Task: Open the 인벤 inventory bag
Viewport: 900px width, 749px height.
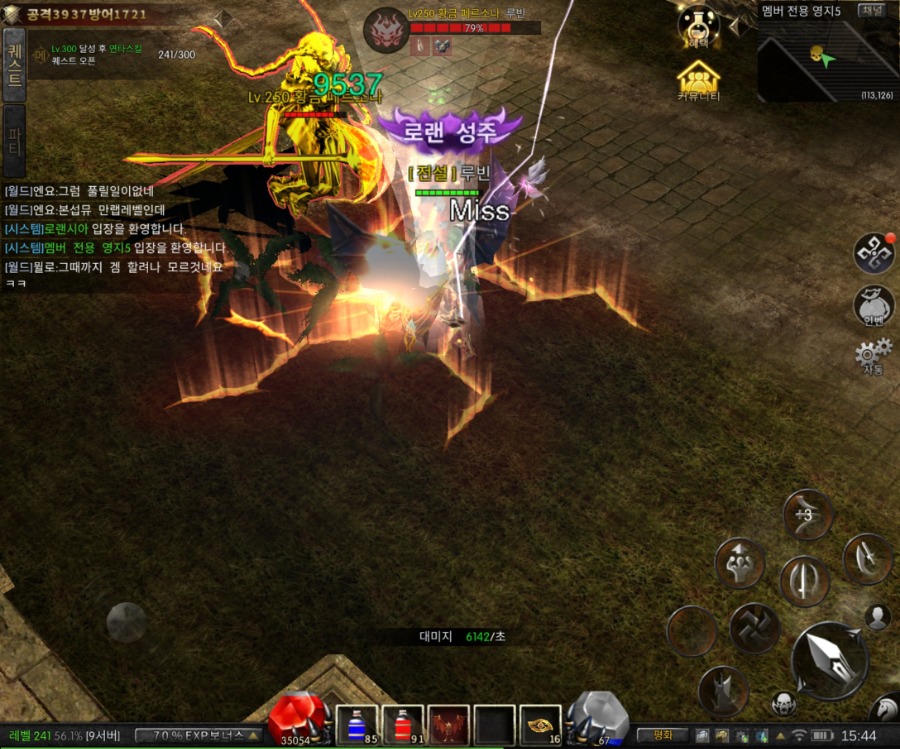Action: coord(873,304)
